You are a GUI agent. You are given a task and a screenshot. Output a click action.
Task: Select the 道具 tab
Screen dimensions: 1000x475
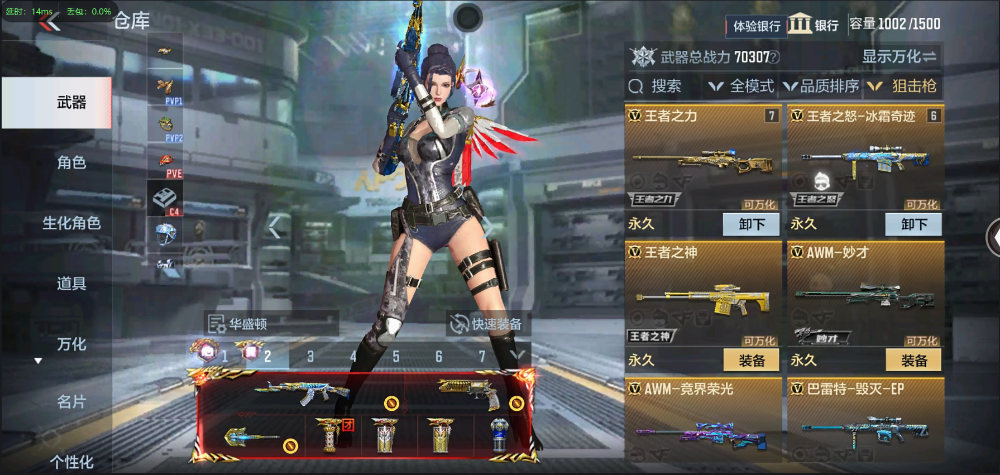[71, 283]
